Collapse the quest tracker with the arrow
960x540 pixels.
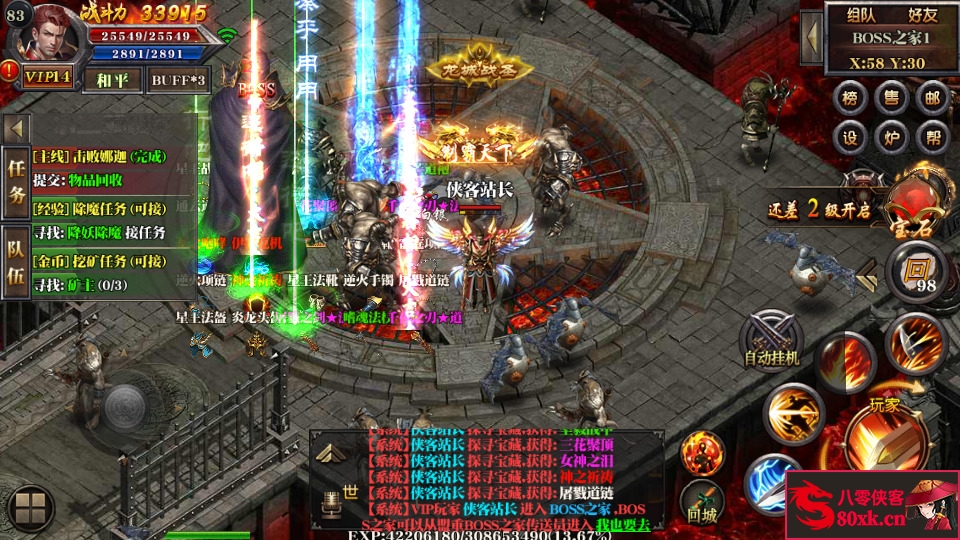point(16,130)
